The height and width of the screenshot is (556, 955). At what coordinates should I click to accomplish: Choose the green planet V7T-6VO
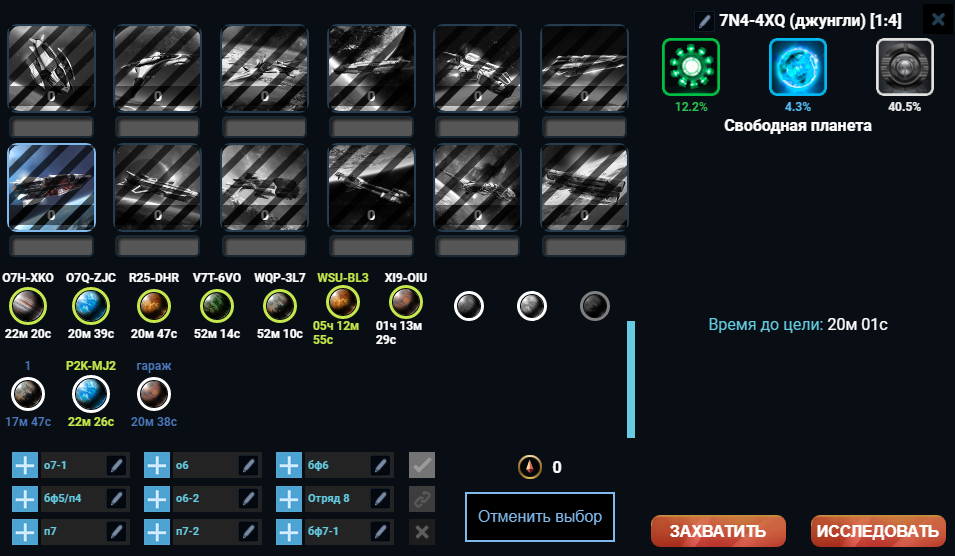point(216,302)
